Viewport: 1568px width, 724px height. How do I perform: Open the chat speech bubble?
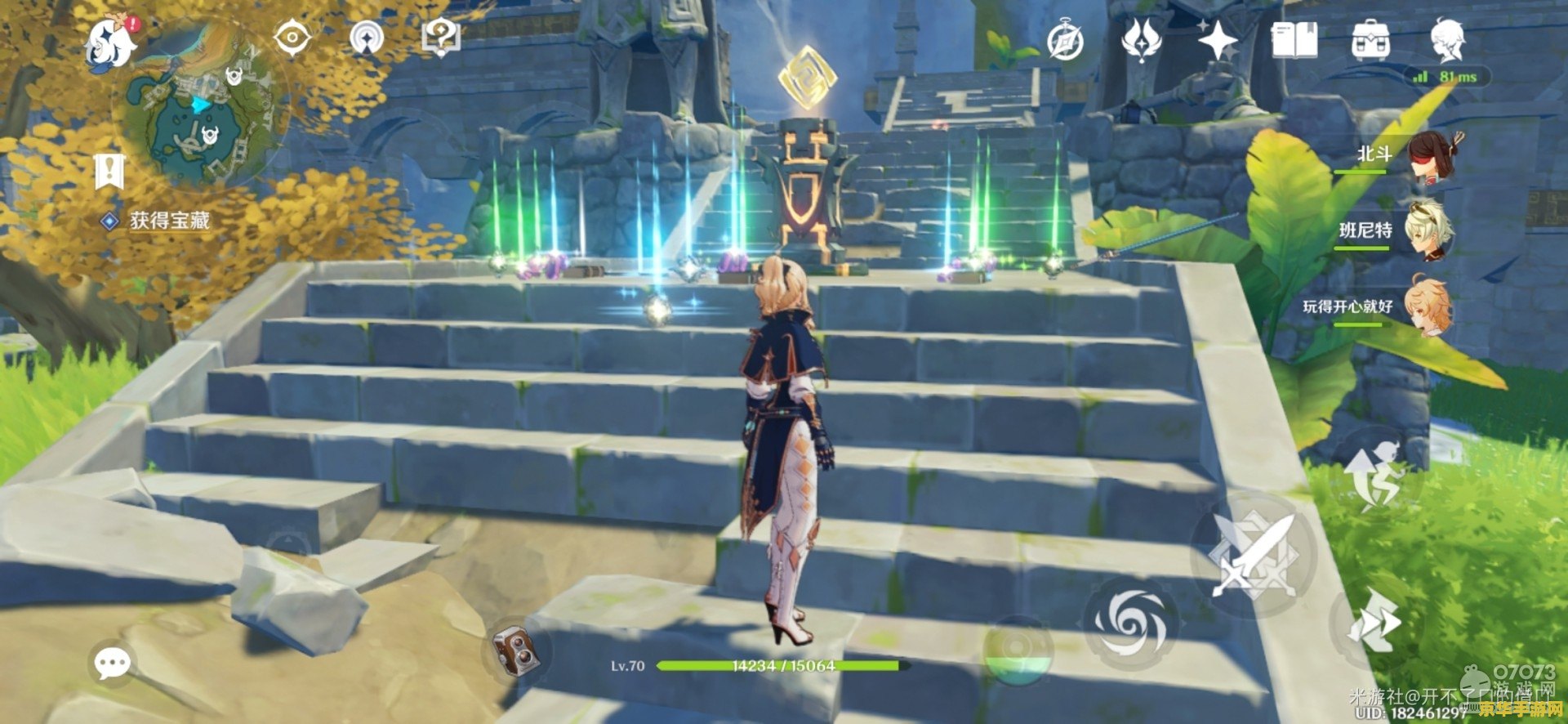tap(112, 663)
